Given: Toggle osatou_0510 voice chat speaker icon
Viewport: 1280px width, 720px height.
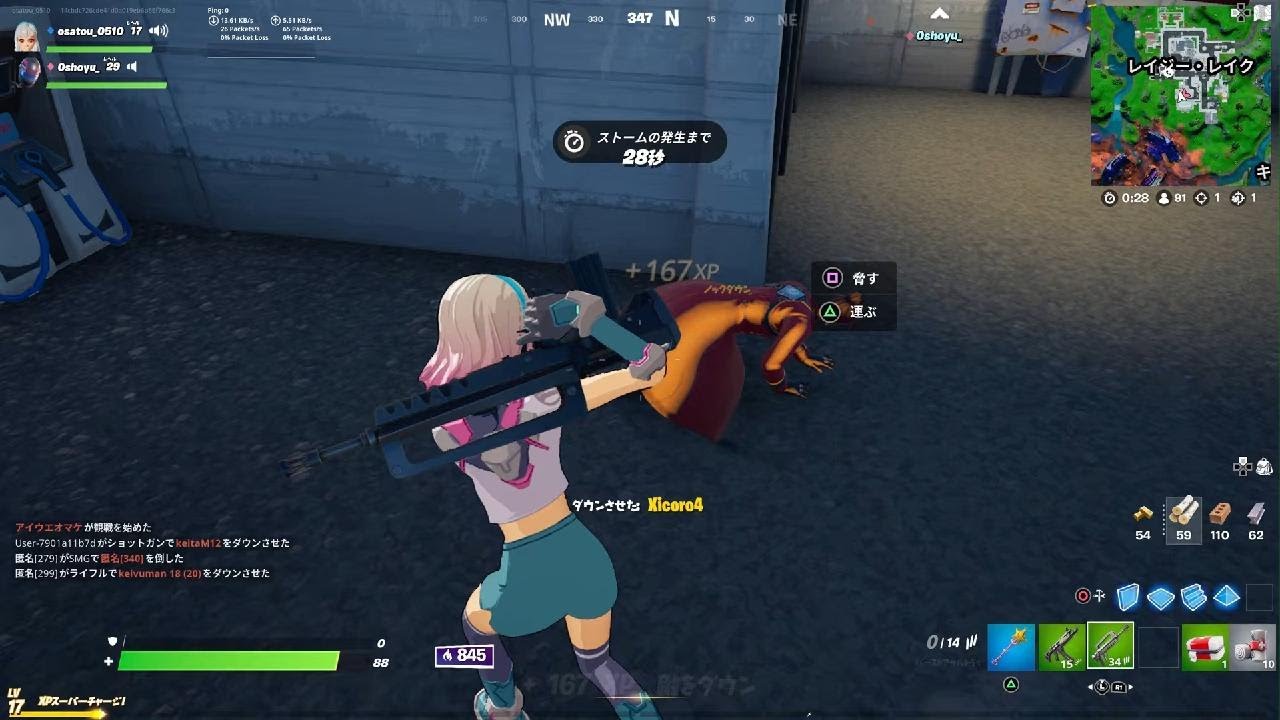Looking at the screenshot, I should point(158,31).
